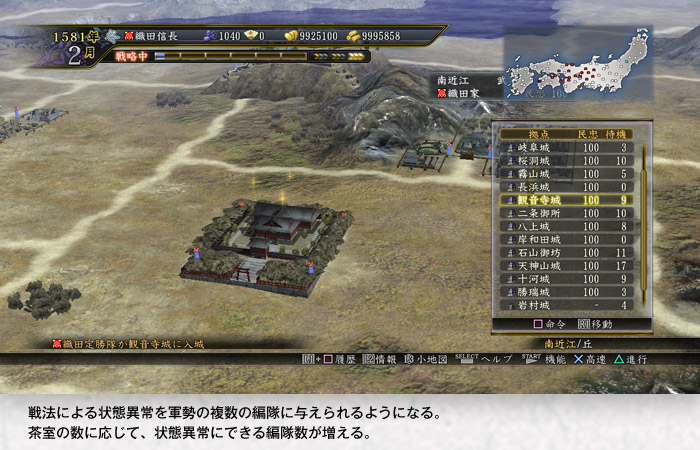
Task: Select 岐阜城 in the base list
Action: [x=565, y=147]
